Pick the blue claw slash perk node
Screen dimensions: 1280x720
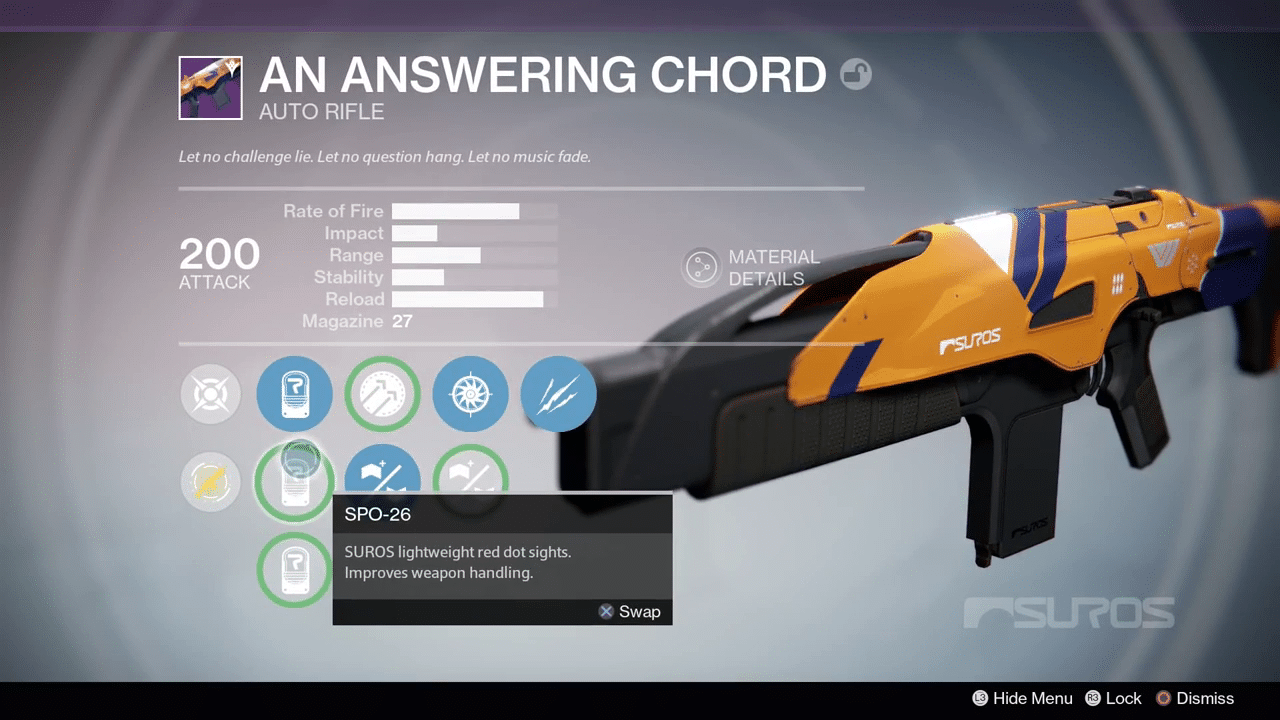[x=558, y=394]
